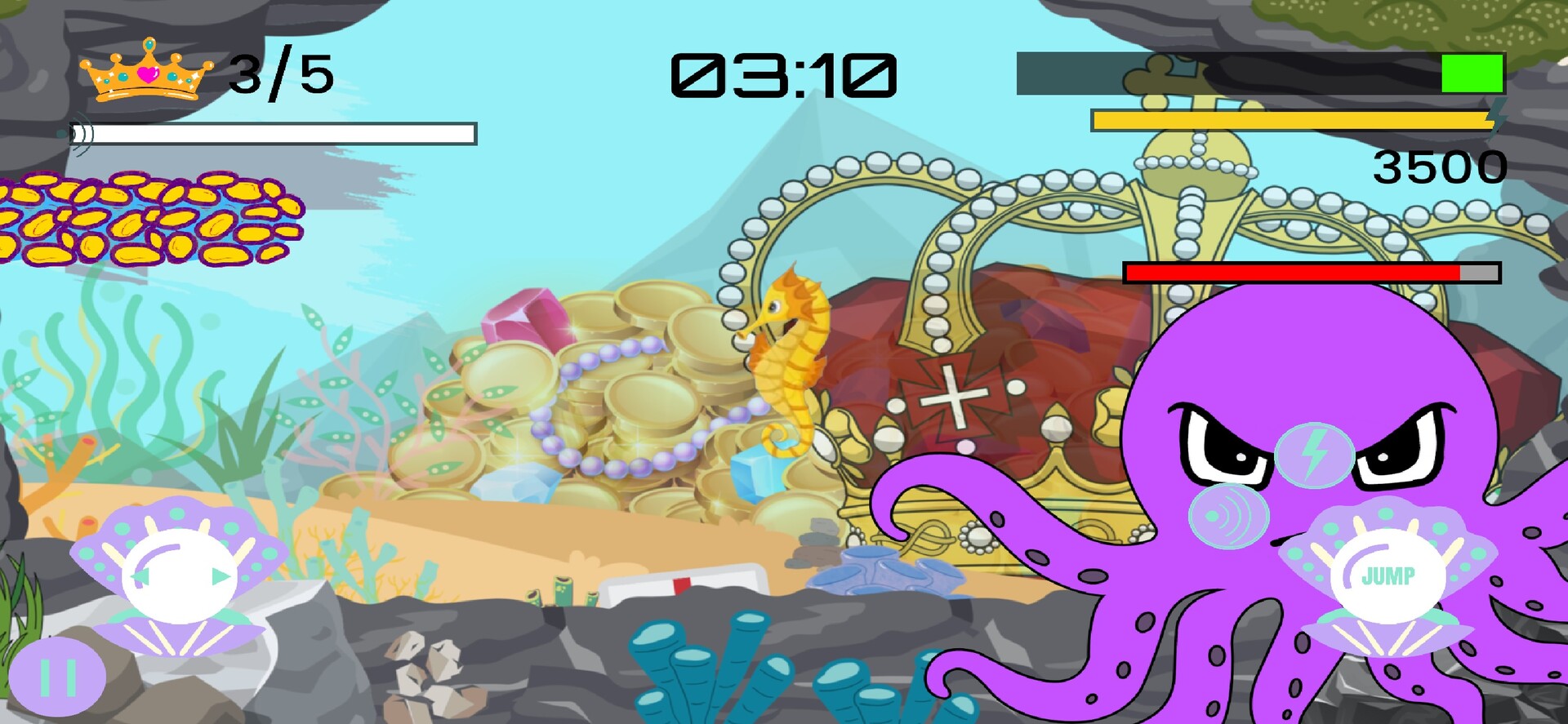Tap the crown progress counter showing 3/5
Screen dimensions: 1568x724
tap(278, 73)
